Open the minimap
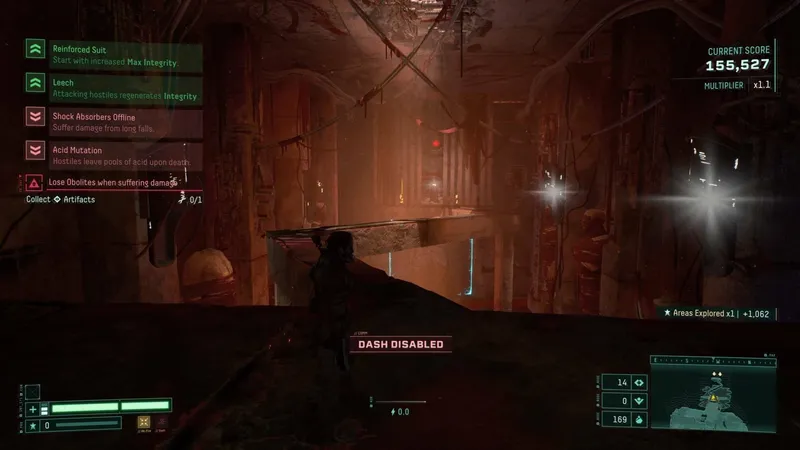800x450 pixels. (x=712, y=396)
